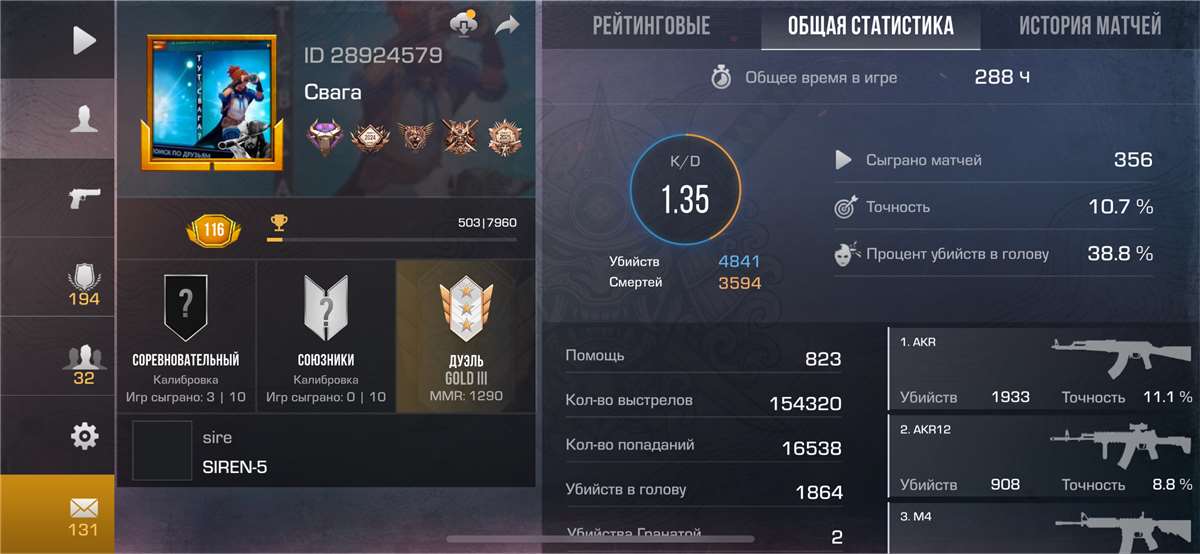
Task: Select the AKR12 weapon stats row
Action: pyautogui.click(x=1044, y=457)
